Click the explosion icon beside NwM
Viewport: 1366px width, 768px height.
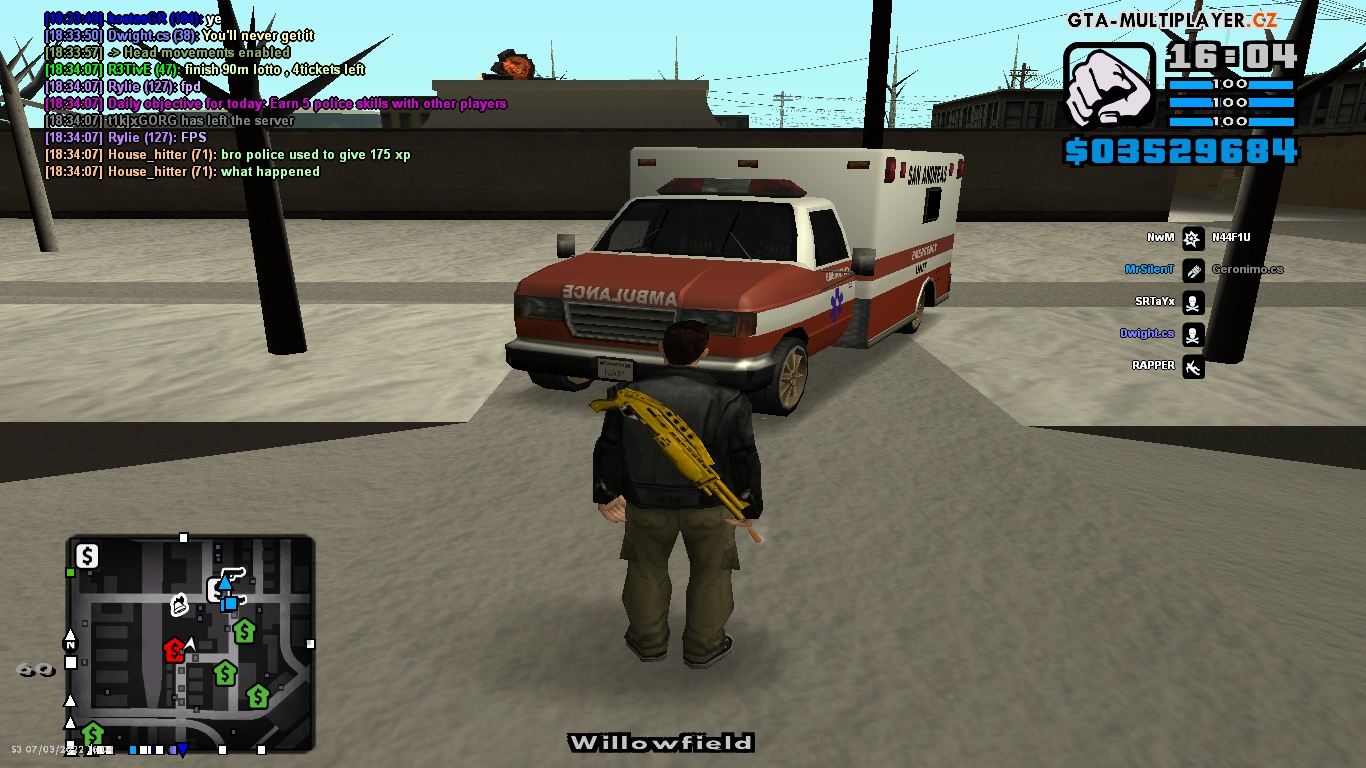[1192, 238]
